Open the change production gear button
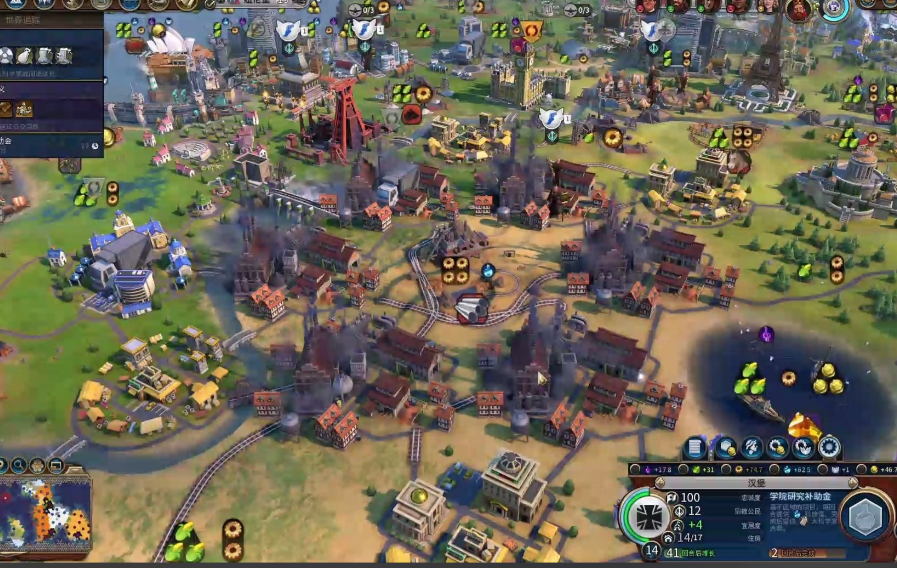This screenshot has height=568, width=897. pyautogui.click(x=829, y=447)
